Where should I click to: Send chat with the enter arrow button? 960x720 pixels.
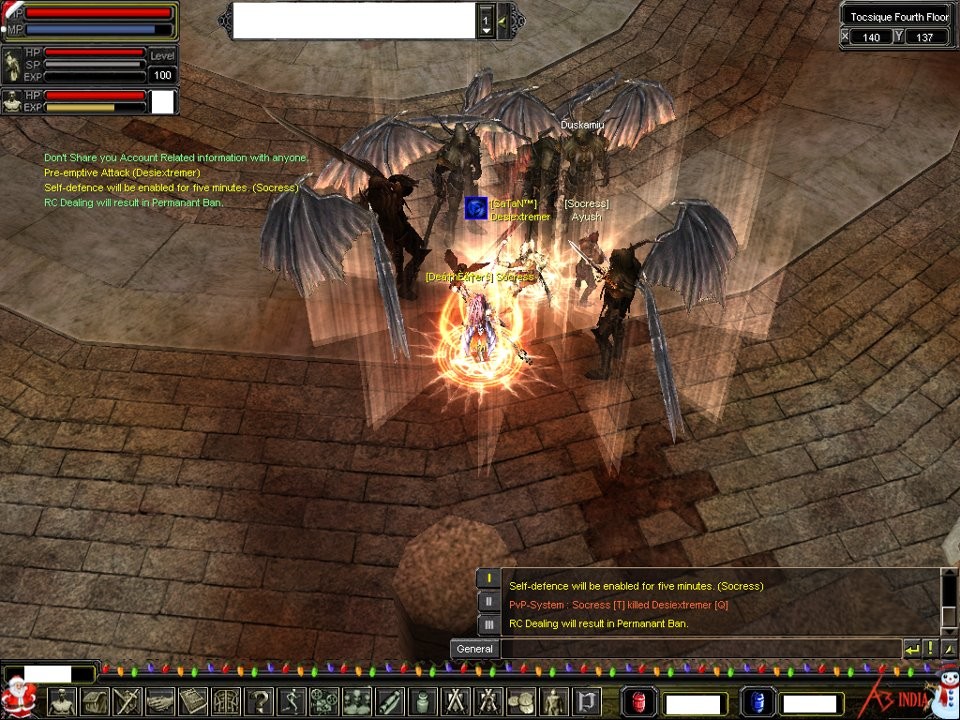pyautogui.click(x=912, y=649)
